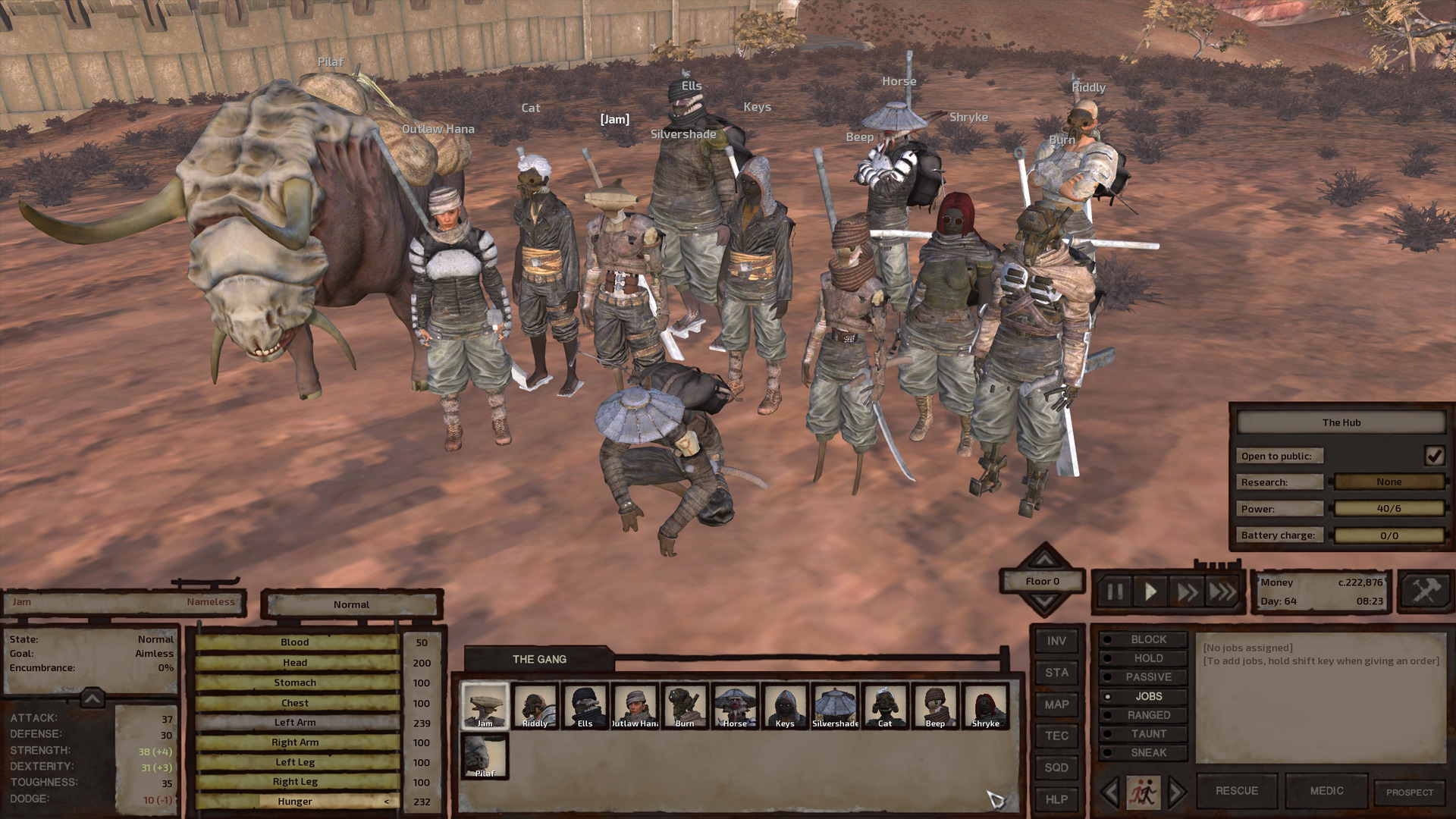Click the Hunger bar stepper arrow
This screenshot has width=1456, height=819.
(387, 801)
